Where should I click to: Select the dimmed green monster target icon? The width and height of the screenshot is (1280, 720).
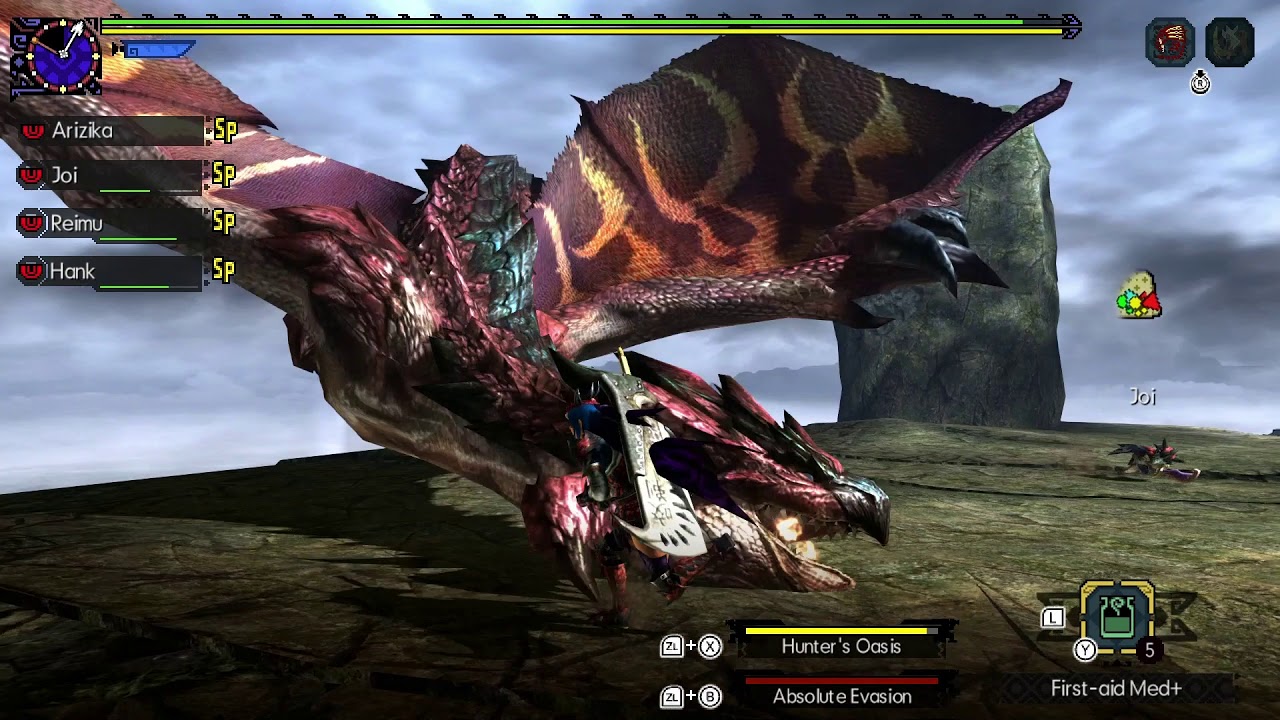tap(1229, 43)
